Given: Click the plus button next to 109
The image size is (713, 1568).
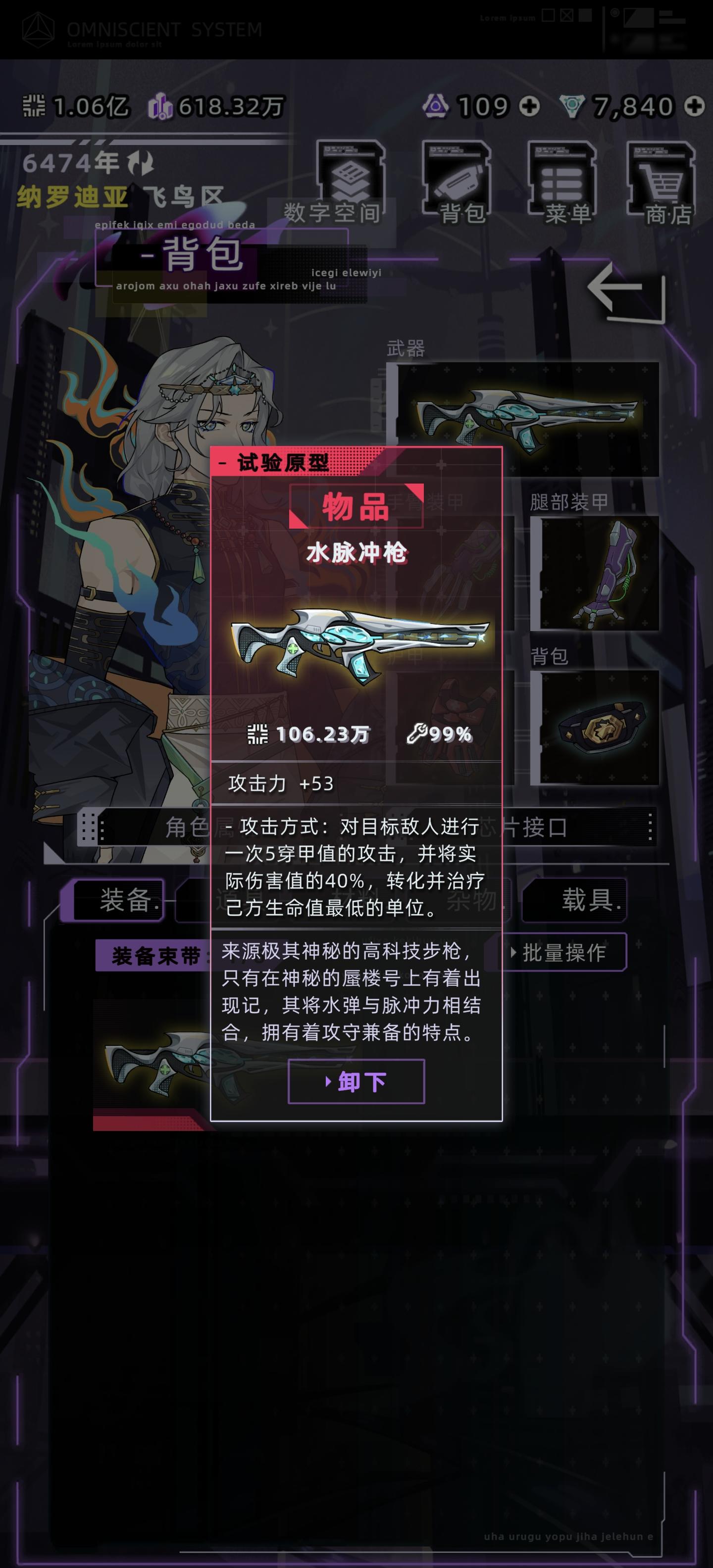Looking at the screenshot, I should [529, 105].
